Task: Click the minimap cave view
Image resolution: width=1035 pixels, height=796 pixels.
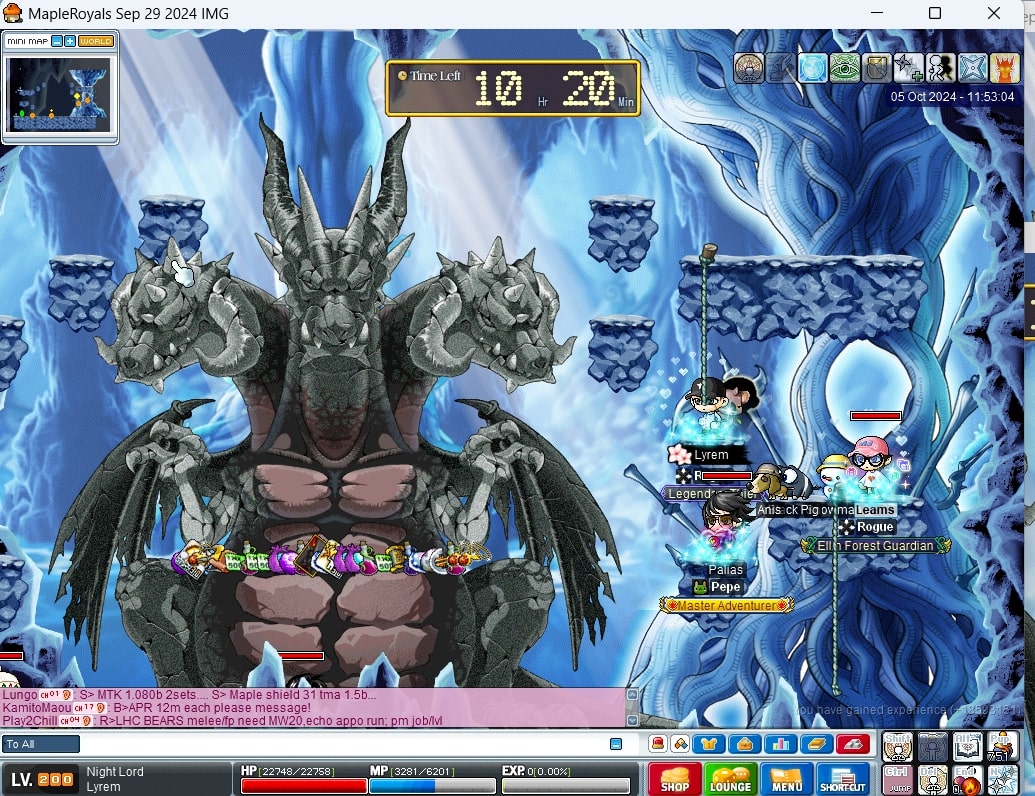Action: tap(60, 93)
